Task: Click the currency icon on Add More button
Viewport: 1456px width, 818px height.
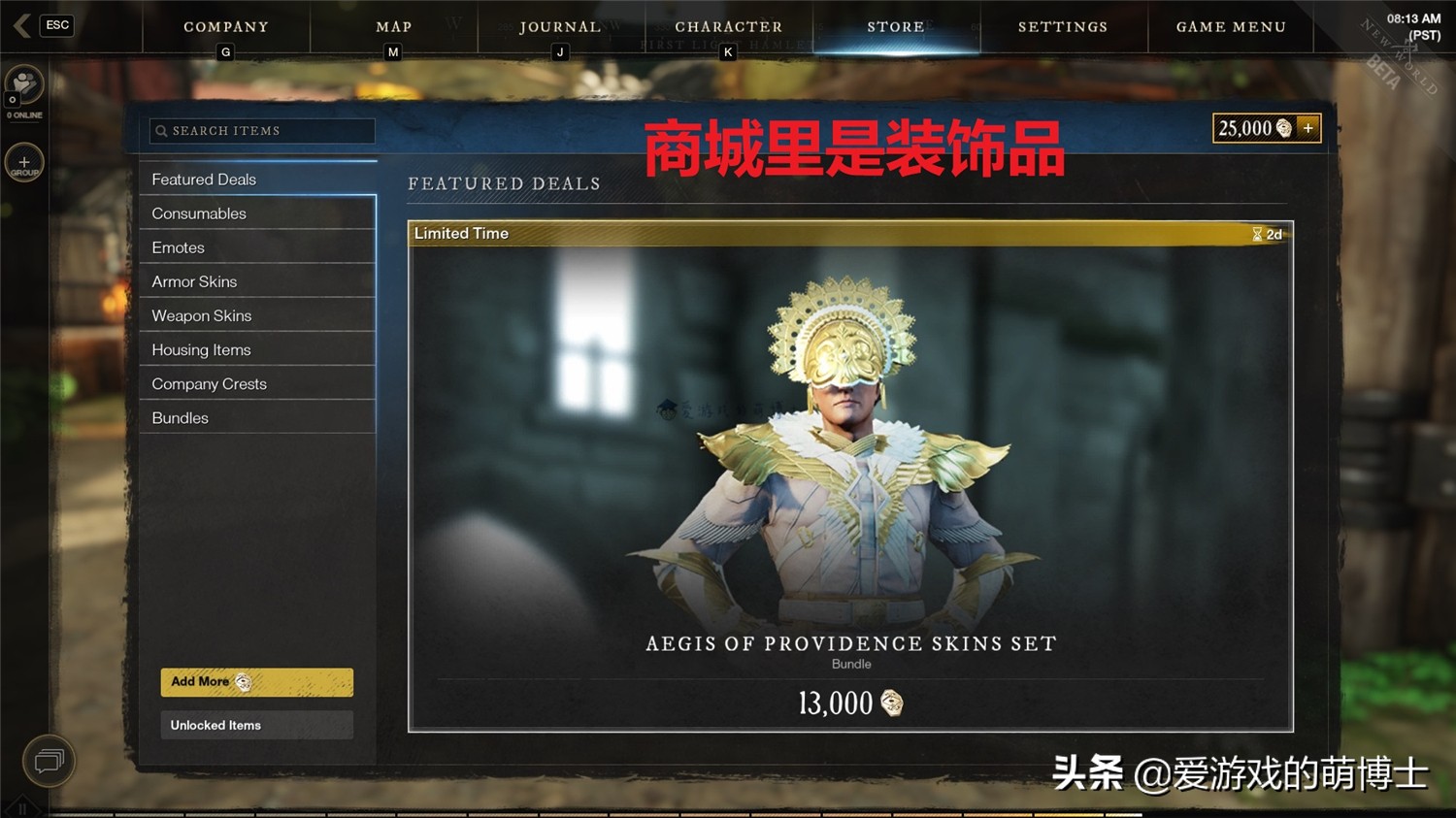Action: 244,681
